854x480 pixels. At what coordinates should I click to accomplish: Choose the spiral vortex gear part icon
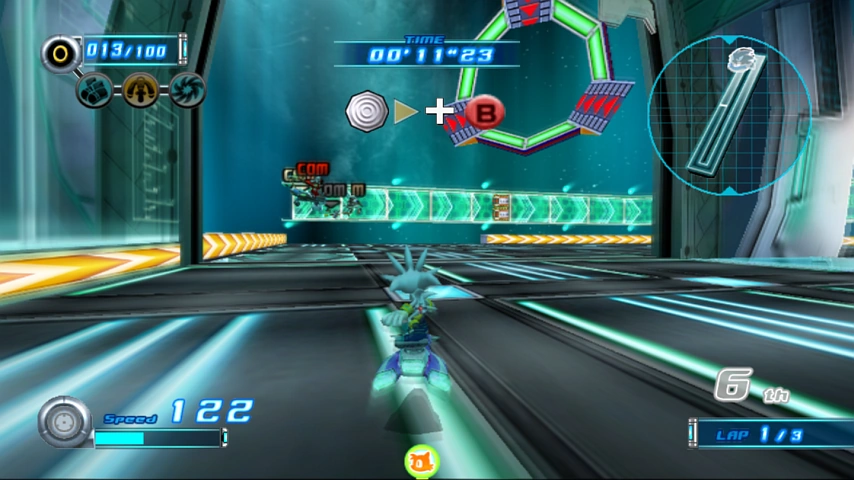(187, 89)
